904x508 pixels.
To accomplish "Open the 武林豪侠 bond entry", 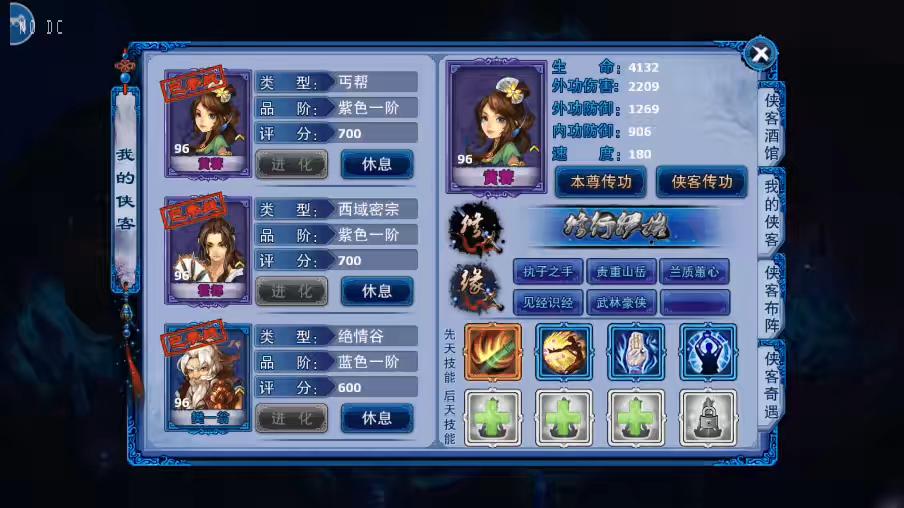I will pyautogui.click(x=621, y=302).
